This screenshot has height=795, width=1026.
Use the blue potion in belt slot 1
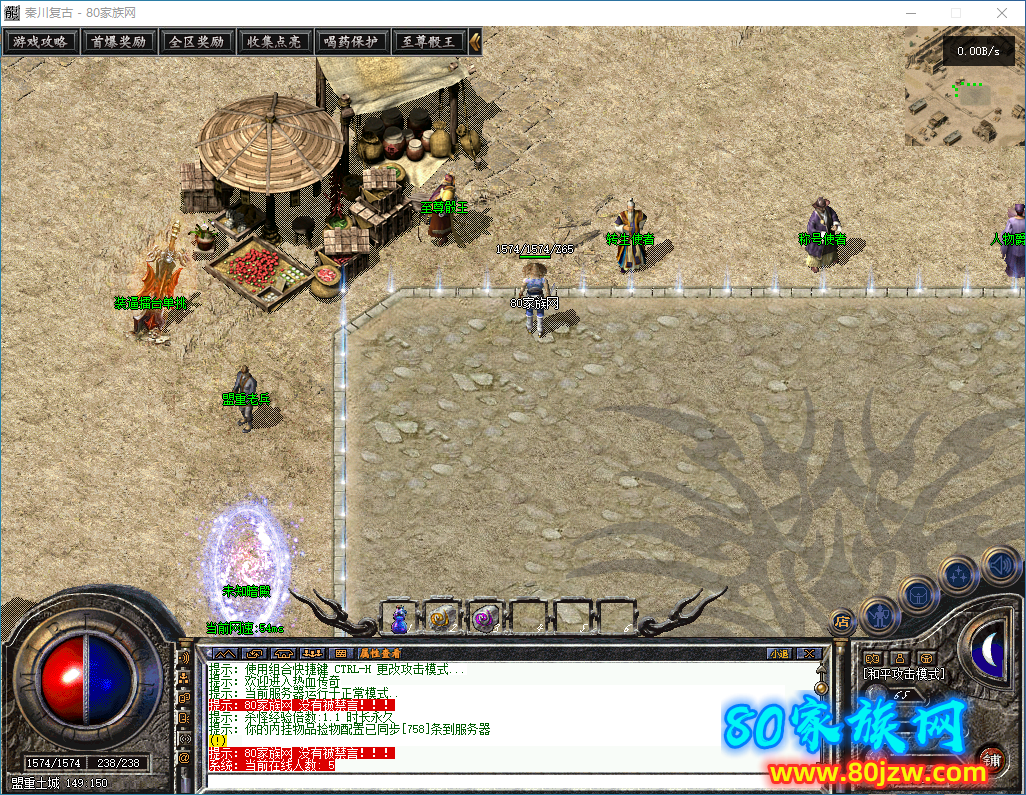click(400, 620)
